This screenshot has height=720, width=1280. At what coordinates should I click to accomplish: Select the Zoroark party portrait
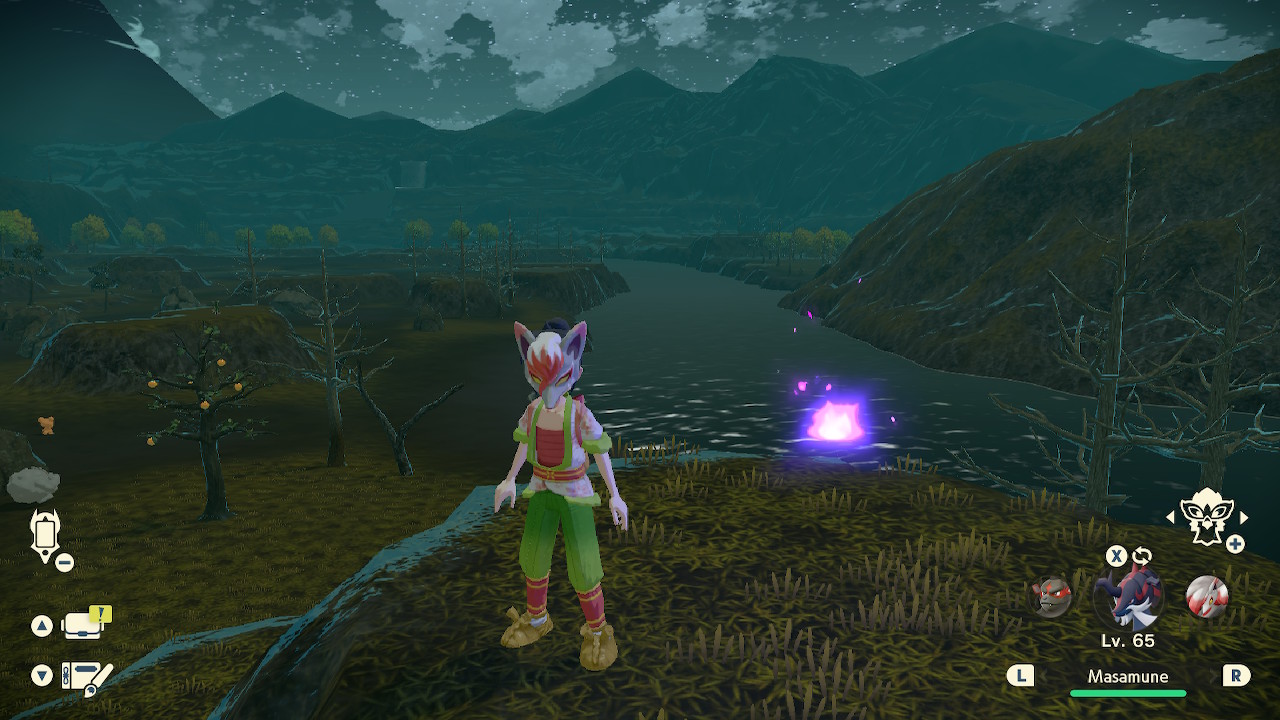click(1206, 597)
